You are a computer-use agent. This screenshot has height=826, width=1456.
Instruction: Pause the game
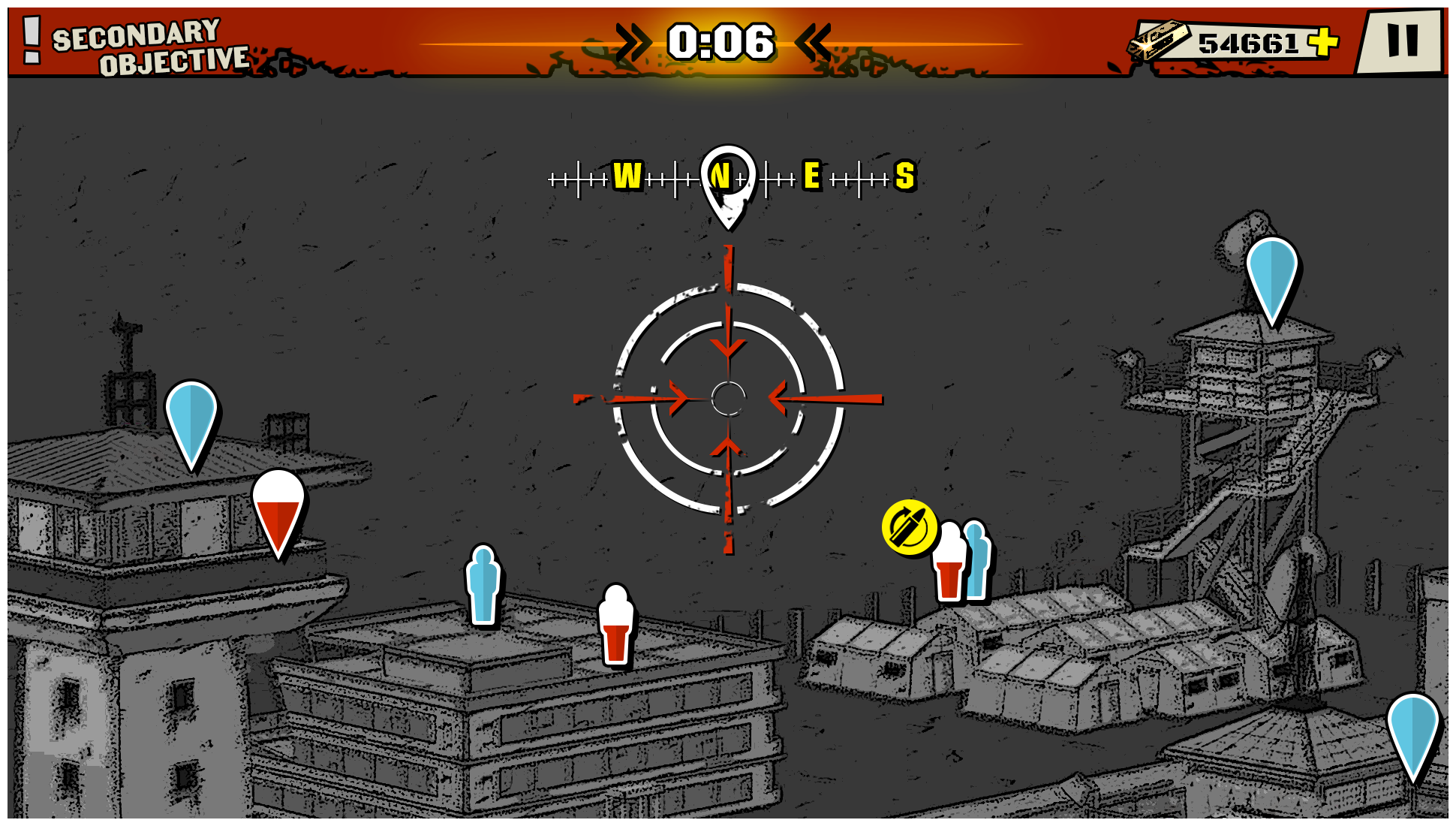(1401, 41)
